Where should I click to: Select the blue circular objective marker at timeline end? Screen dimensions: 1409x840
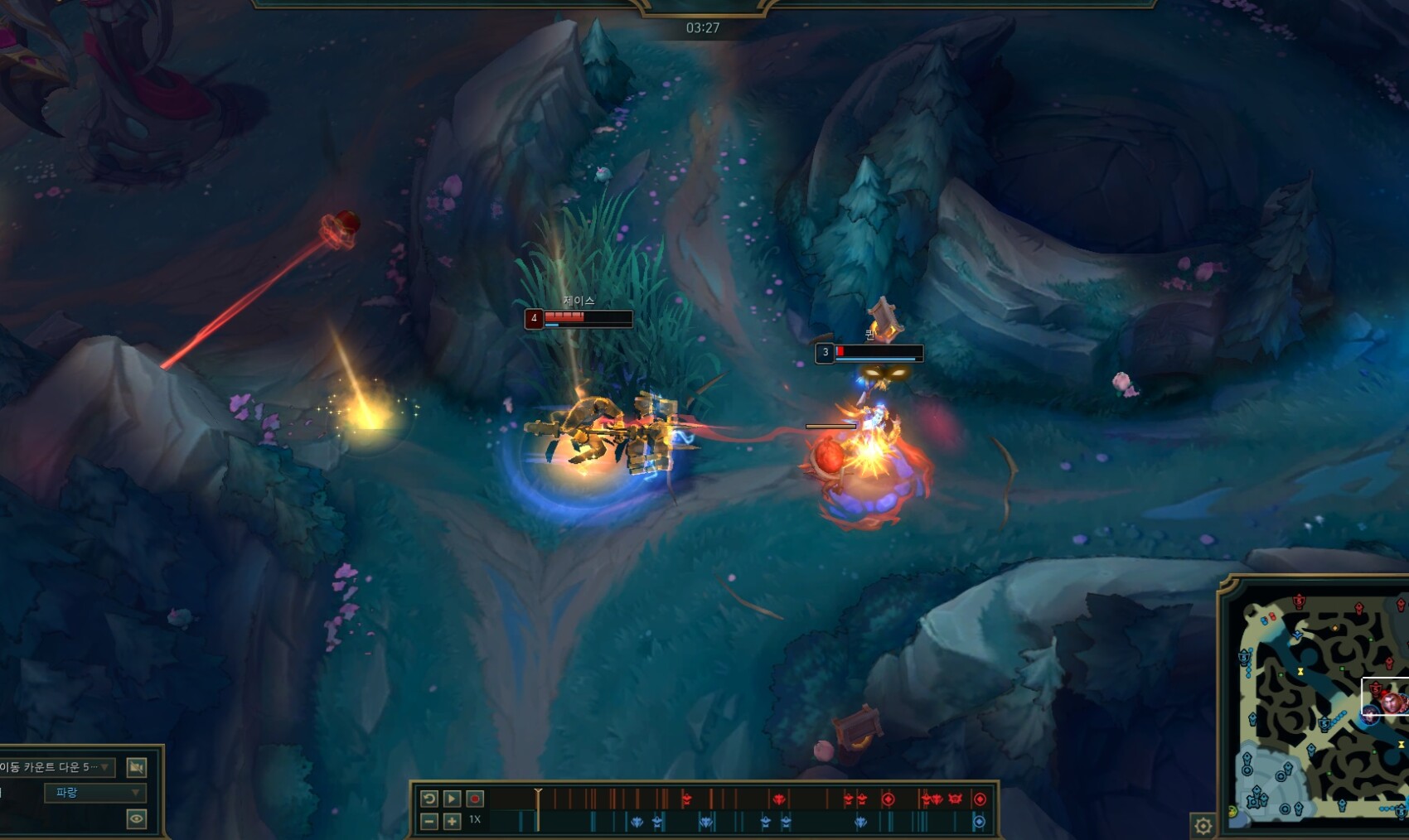point(979,822)
